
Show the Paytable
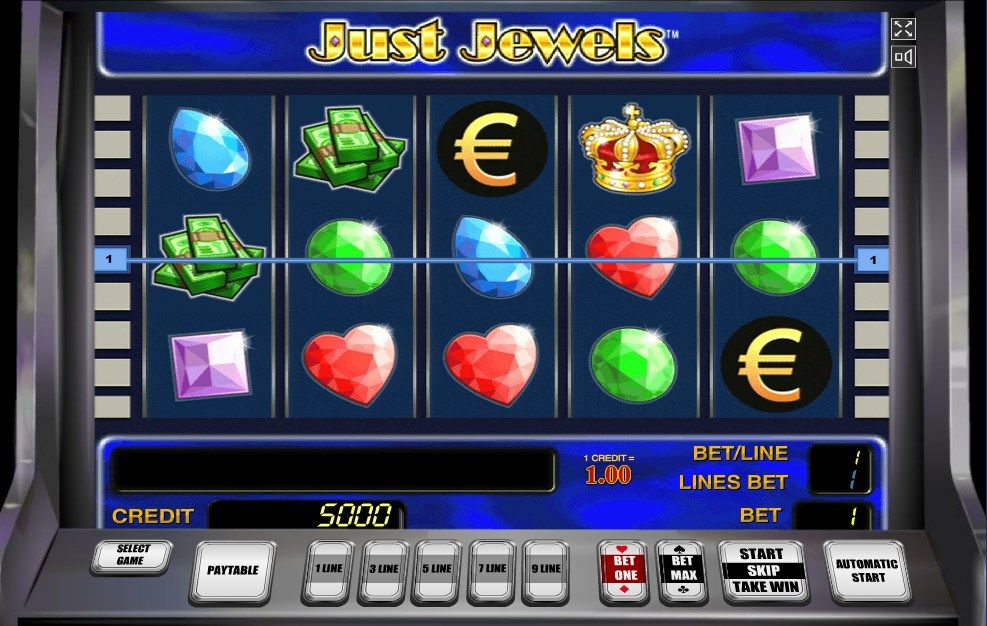pyautogui.click(x=232, y=571)
